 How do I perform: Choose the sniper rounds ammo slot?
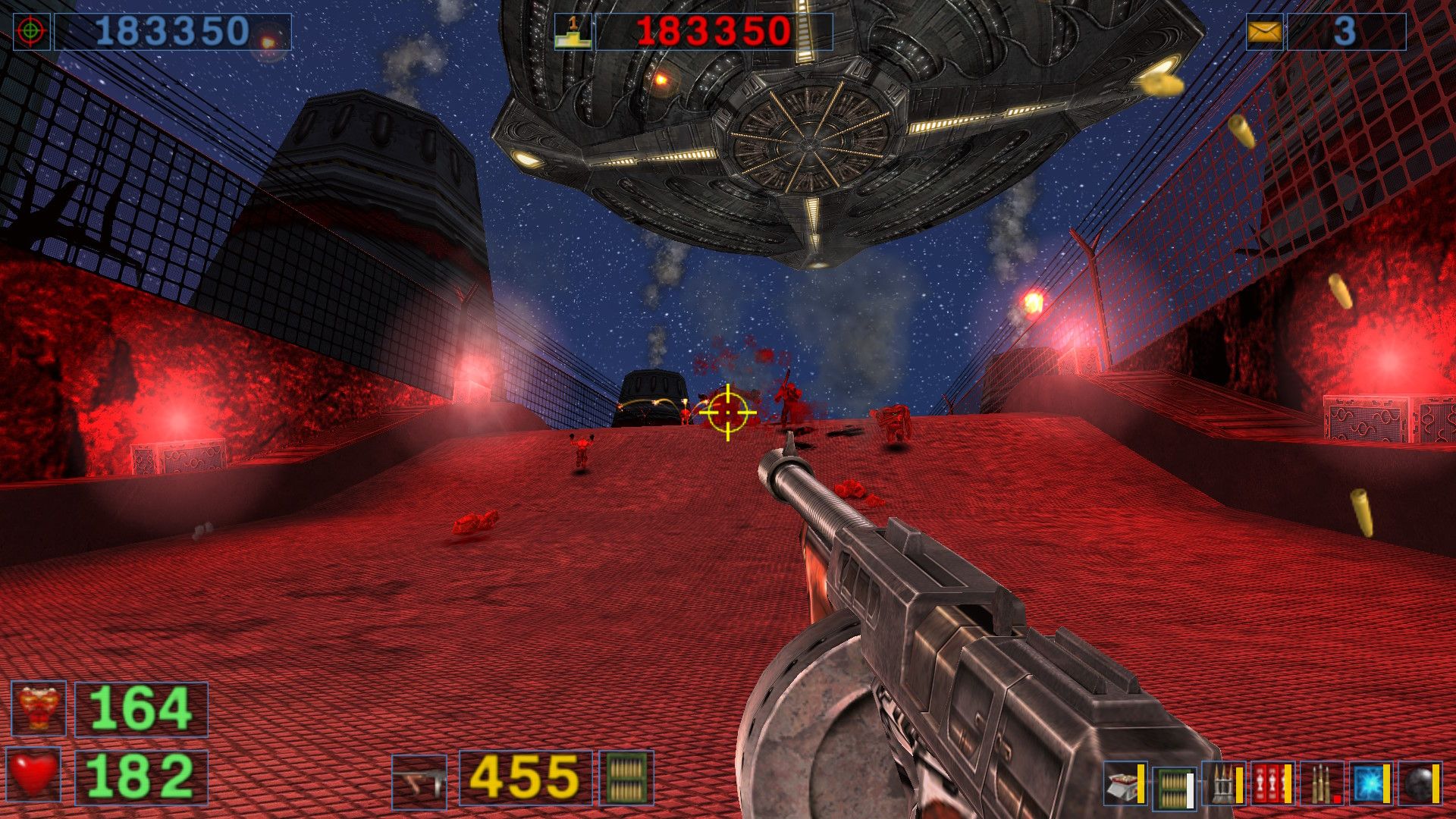1322,784
